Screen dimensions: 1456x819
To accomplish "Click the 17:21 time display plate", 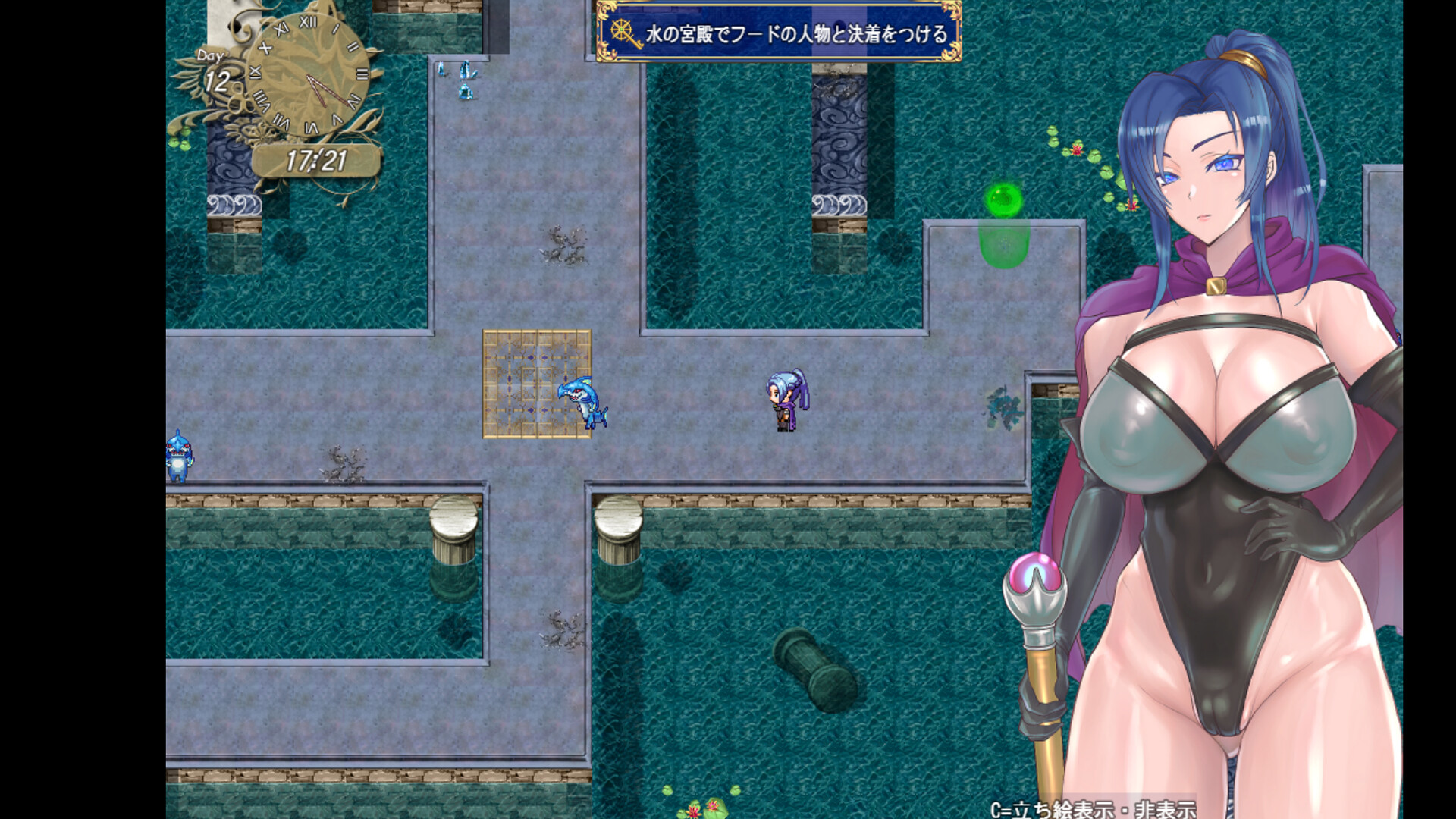I will coord(315,159).
